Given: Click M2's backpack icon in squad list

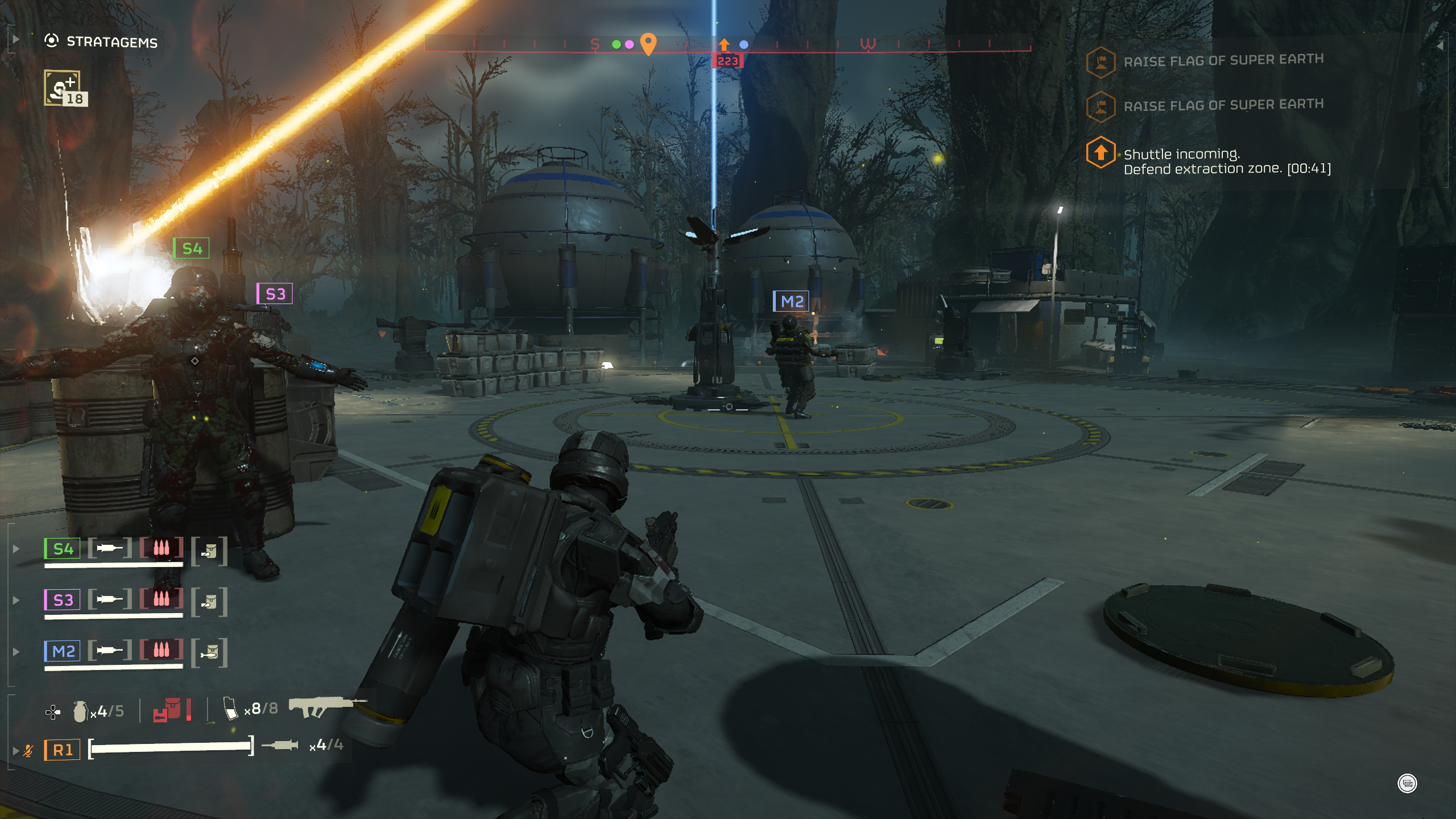Looking at the screenshot, I should tap(209, 652).
